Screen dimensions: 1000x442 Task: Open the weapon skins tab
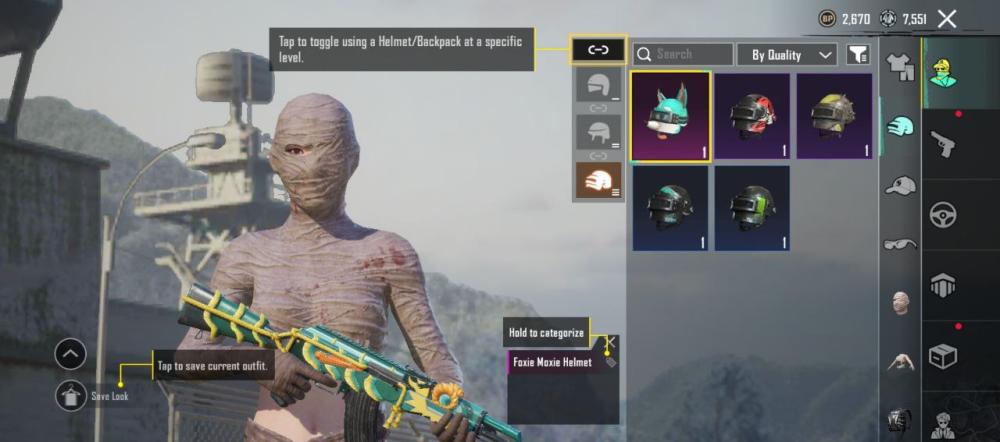[943, 142]
